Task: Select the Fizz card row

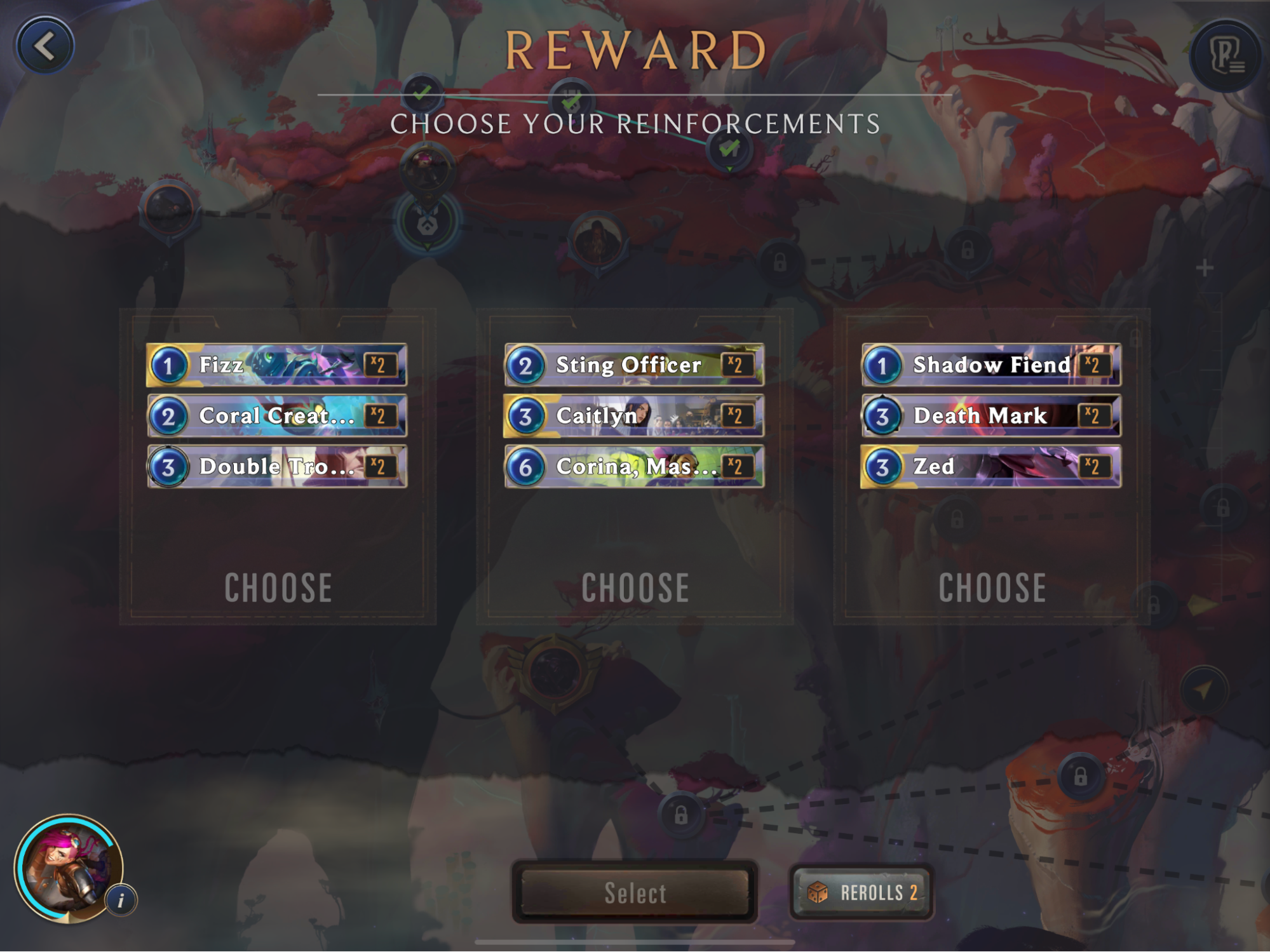Action: [277, 365]
